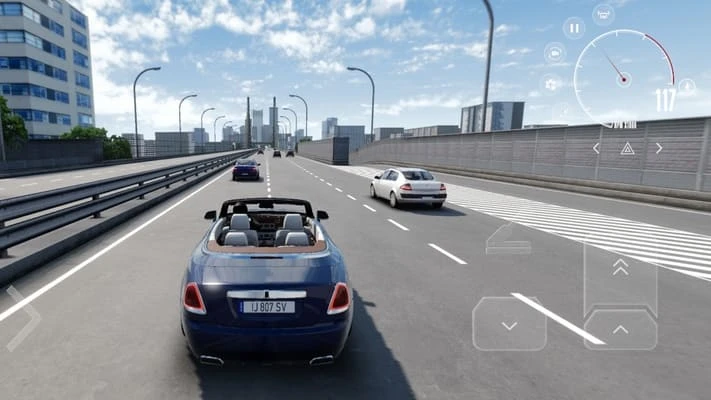Tap the up-arrow icon beside the speedometer
711x400 pixels.
(x=687, y=87)
